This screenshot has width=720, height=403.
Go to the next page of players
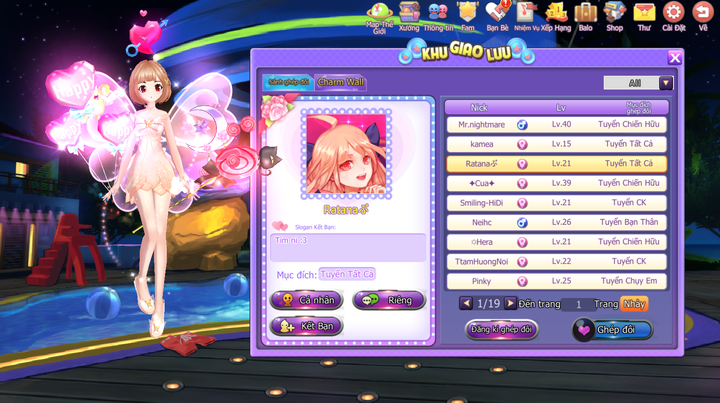click(509, 304)
